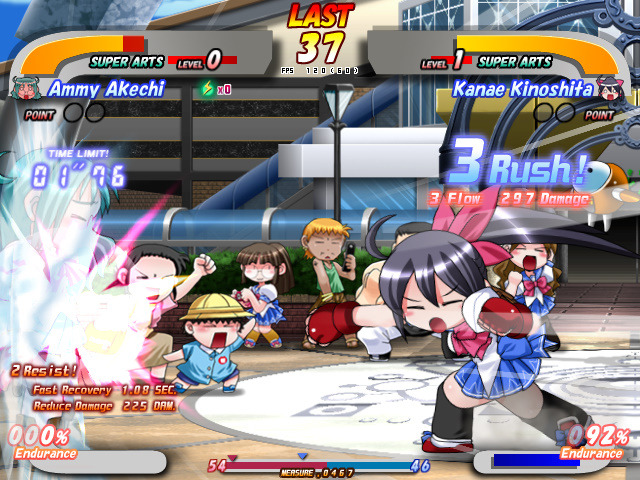Click Kanae Kinoshita's character portrait icon

610,89
